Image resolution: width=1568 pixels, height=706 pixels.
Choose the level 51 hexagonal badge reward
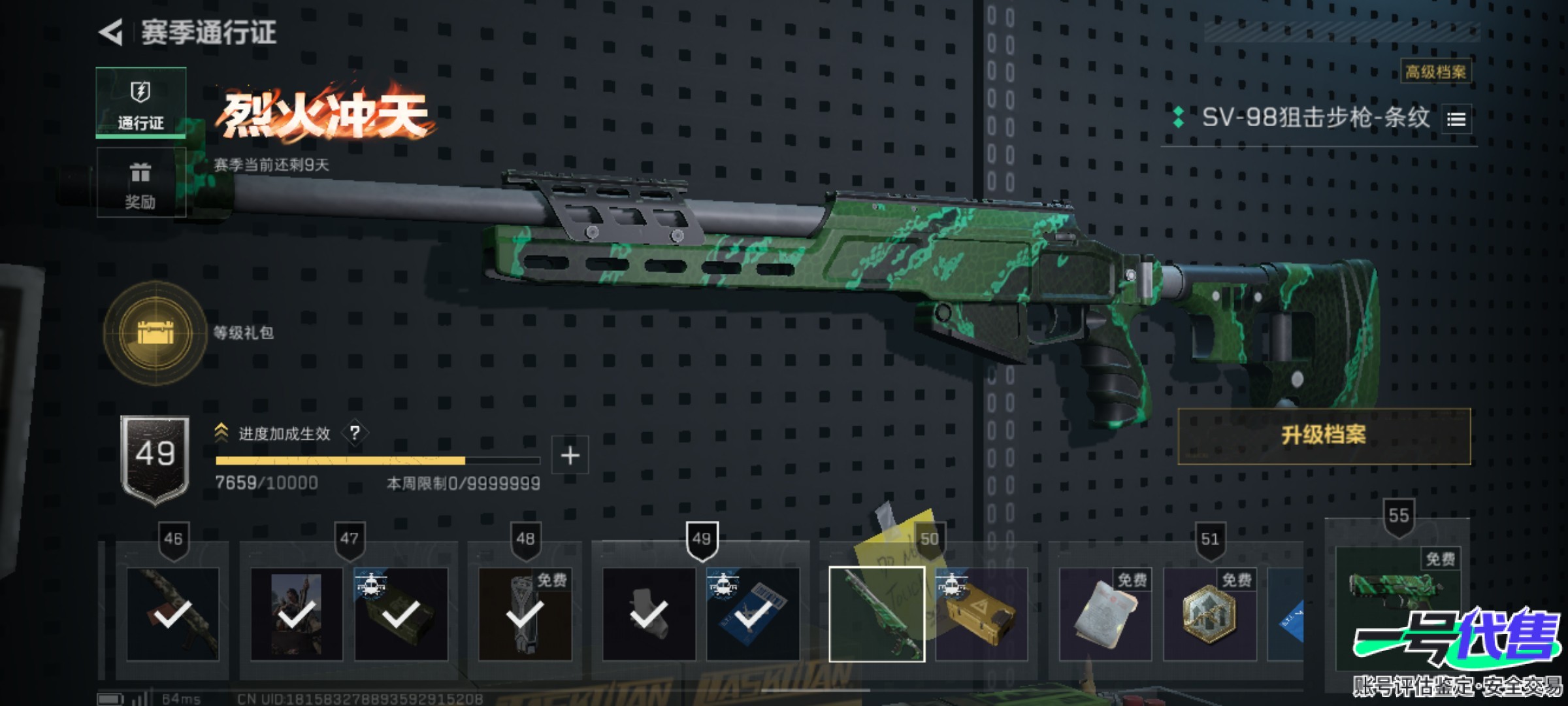[x=1209, y=614]
